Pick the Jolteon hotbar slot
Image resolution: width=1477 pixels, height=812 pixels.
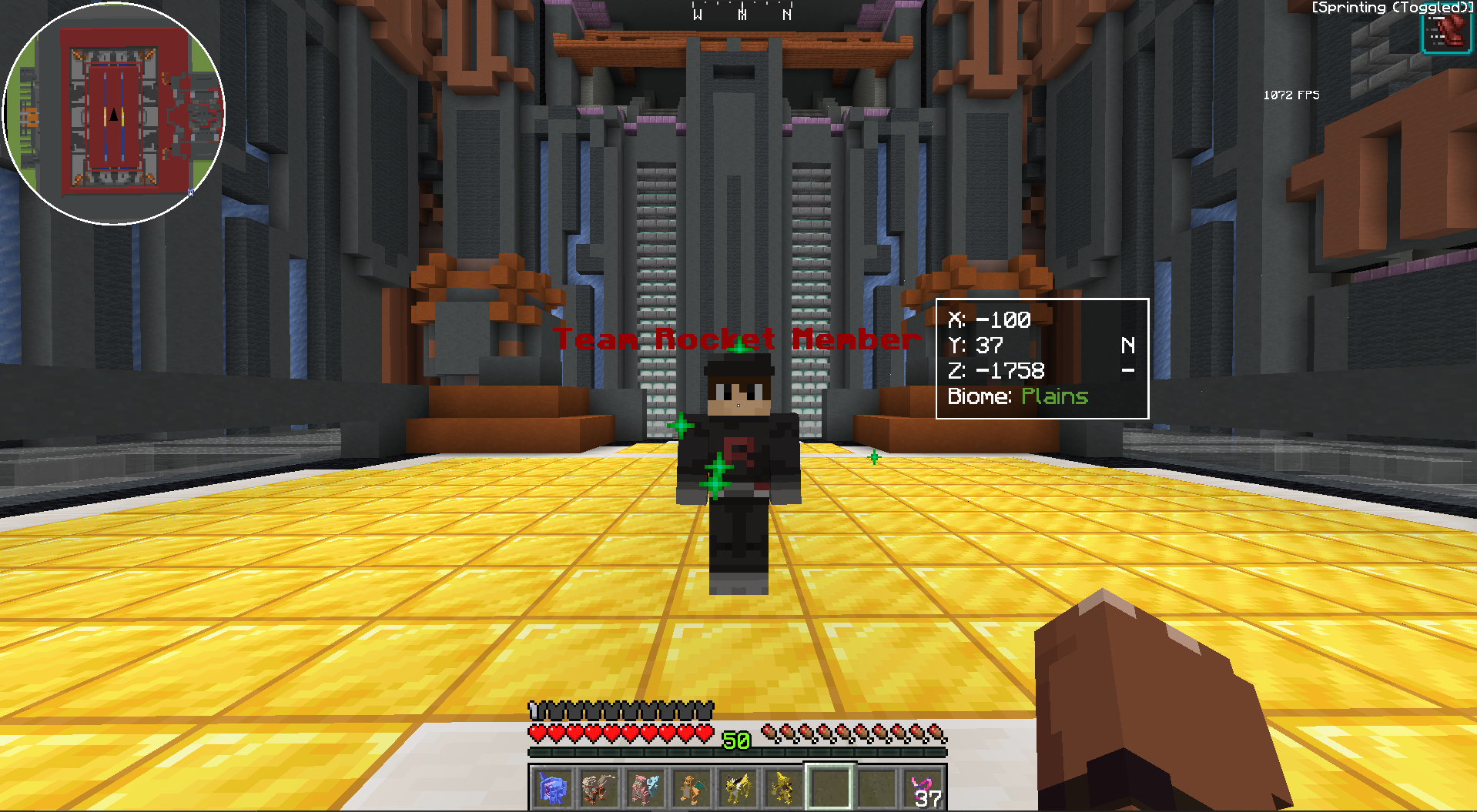click(x=737, y=788)
